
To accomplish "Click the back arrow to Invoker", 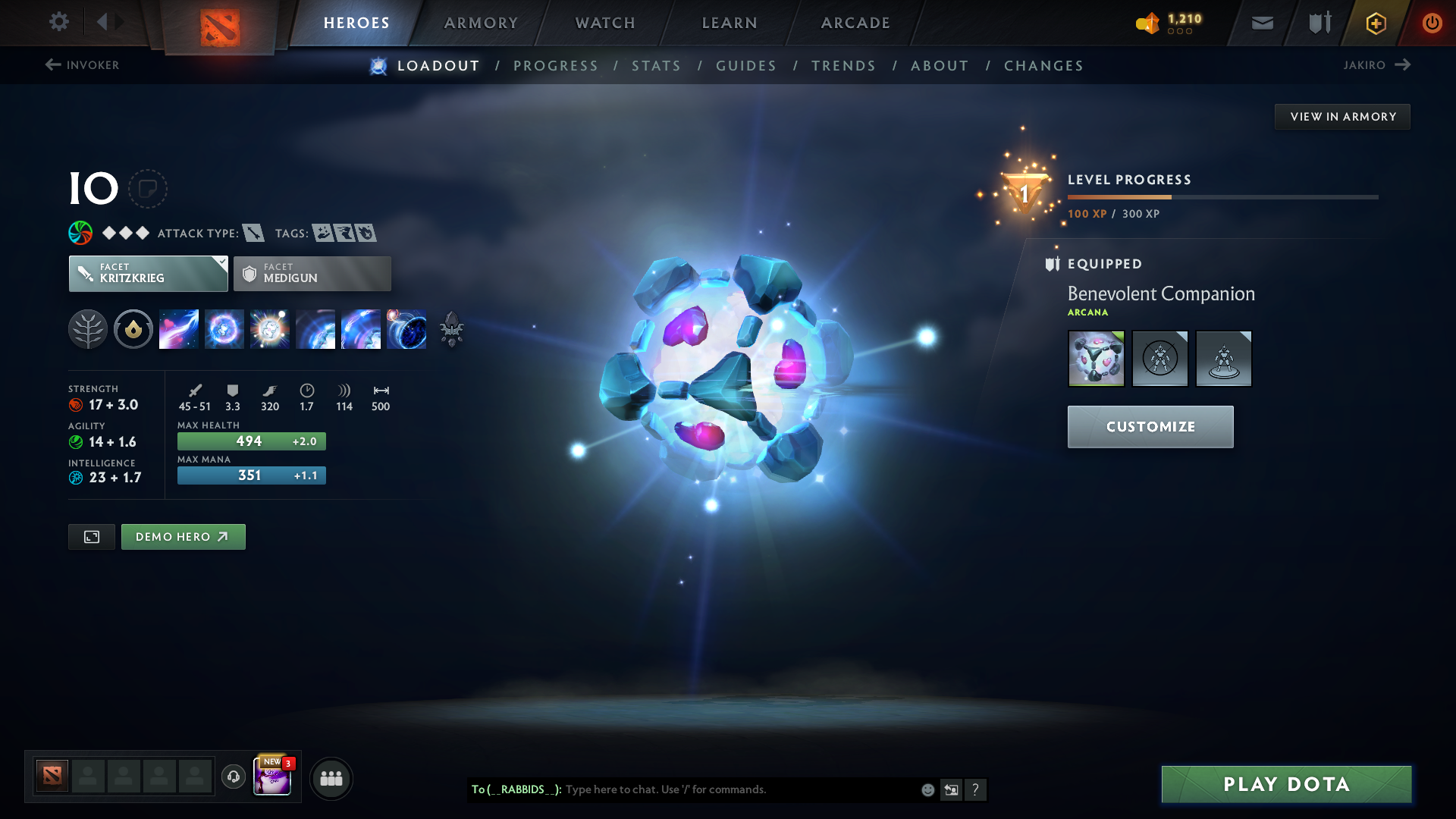I will coord(52,64).
